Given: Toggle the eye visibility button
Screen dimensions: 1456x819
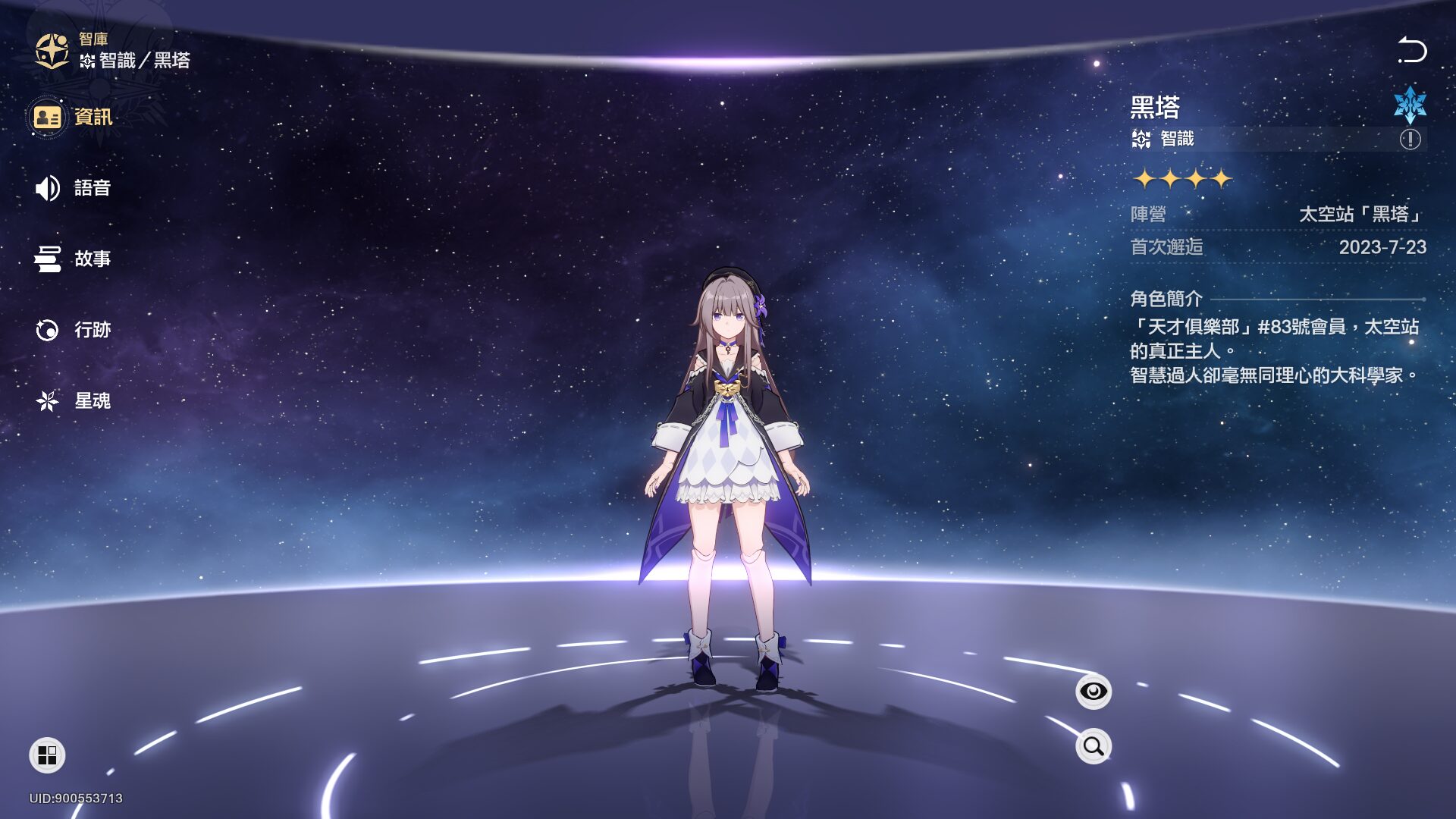Looking at the screenshot, I should coord(1093,692).
